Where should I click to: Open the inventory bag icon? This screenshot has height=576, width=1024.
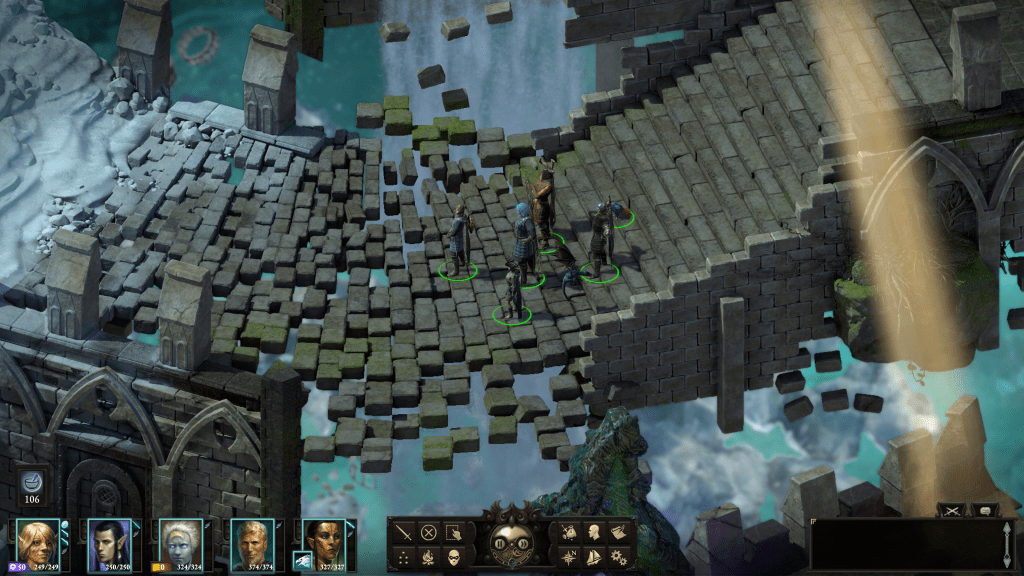(568, 532)
